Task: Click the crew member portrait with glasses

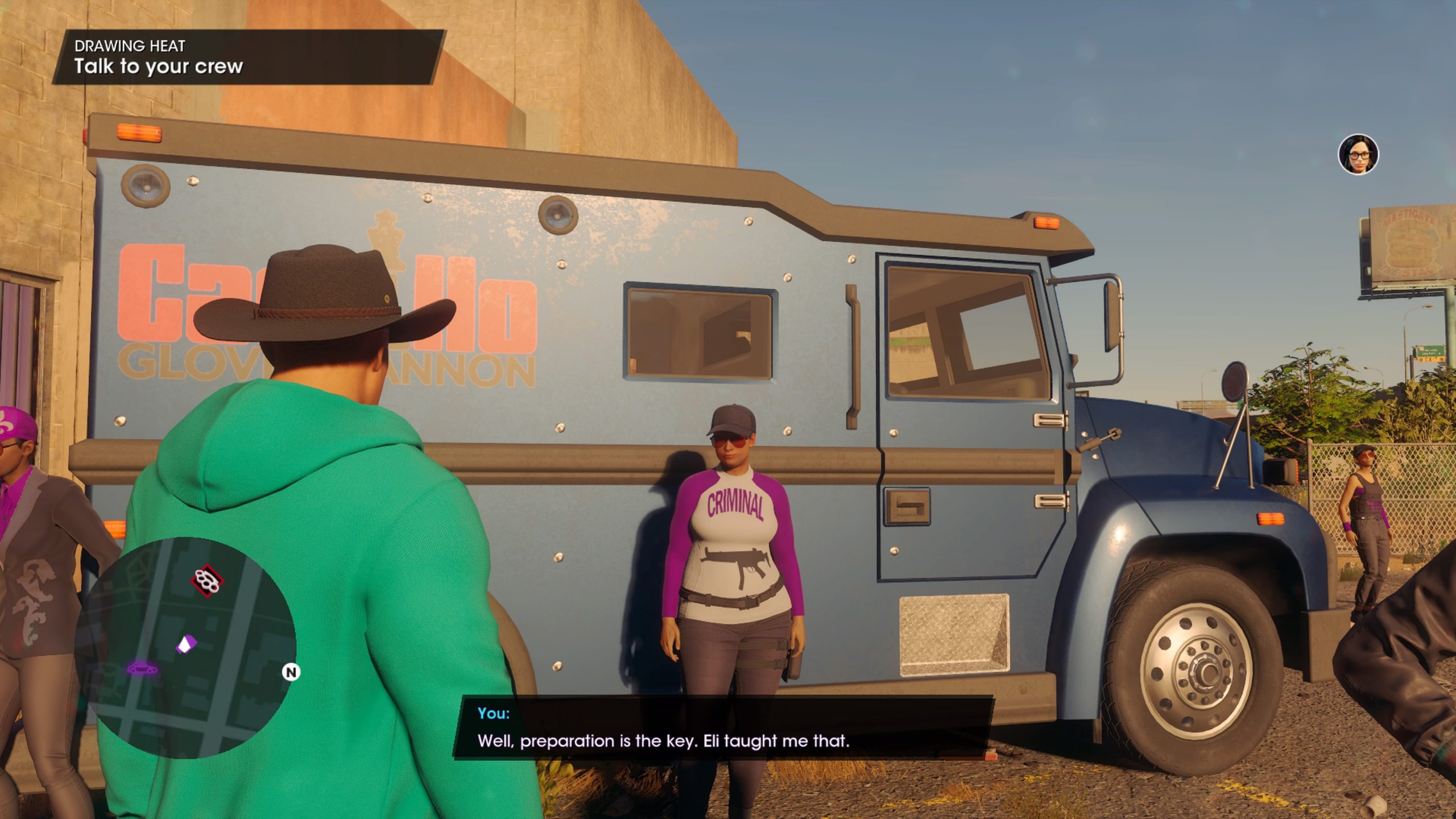Action: tap(1358, 154)
